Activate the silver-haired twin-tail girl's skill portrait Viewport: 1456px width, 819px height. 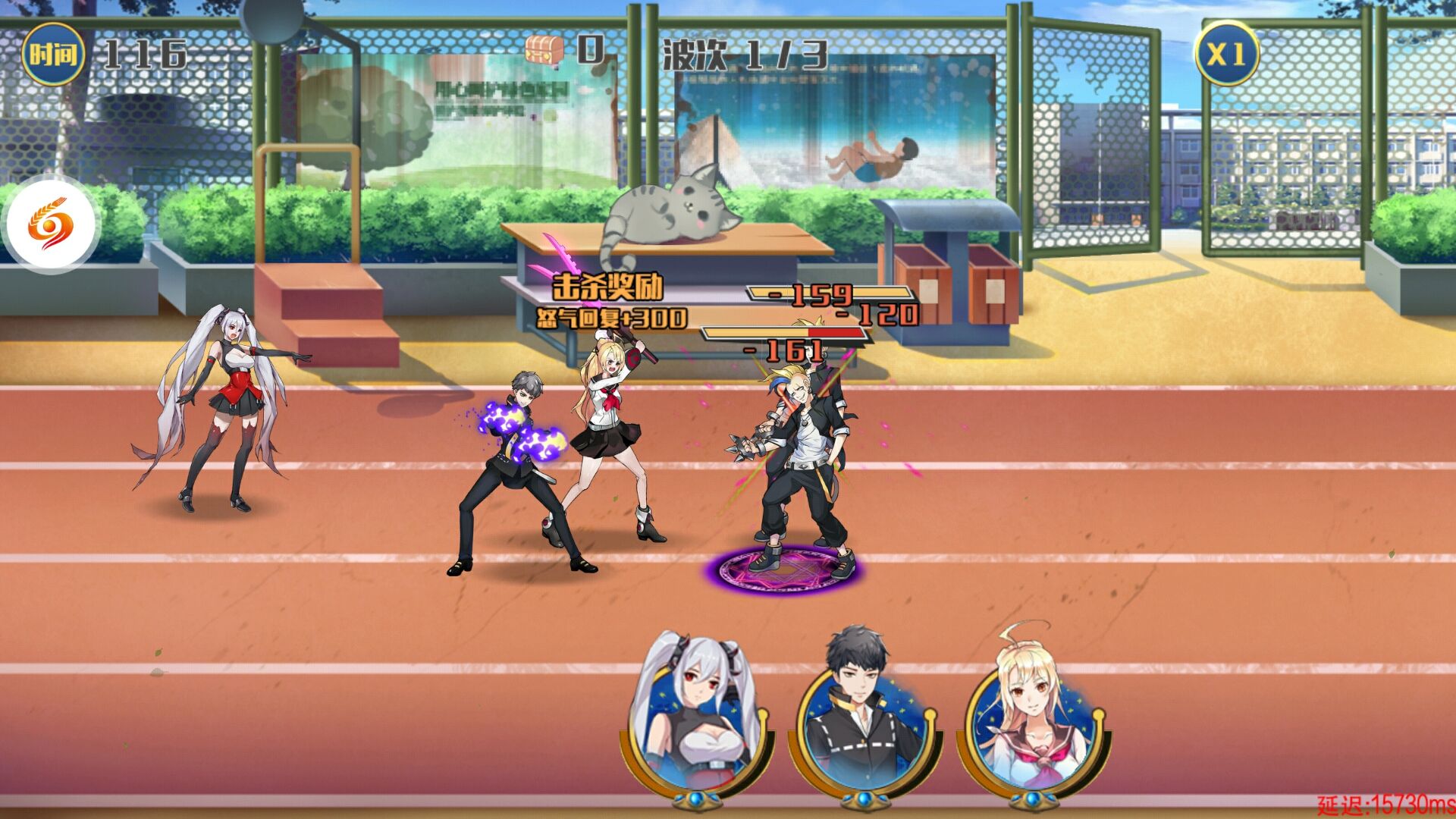(699, 720)
